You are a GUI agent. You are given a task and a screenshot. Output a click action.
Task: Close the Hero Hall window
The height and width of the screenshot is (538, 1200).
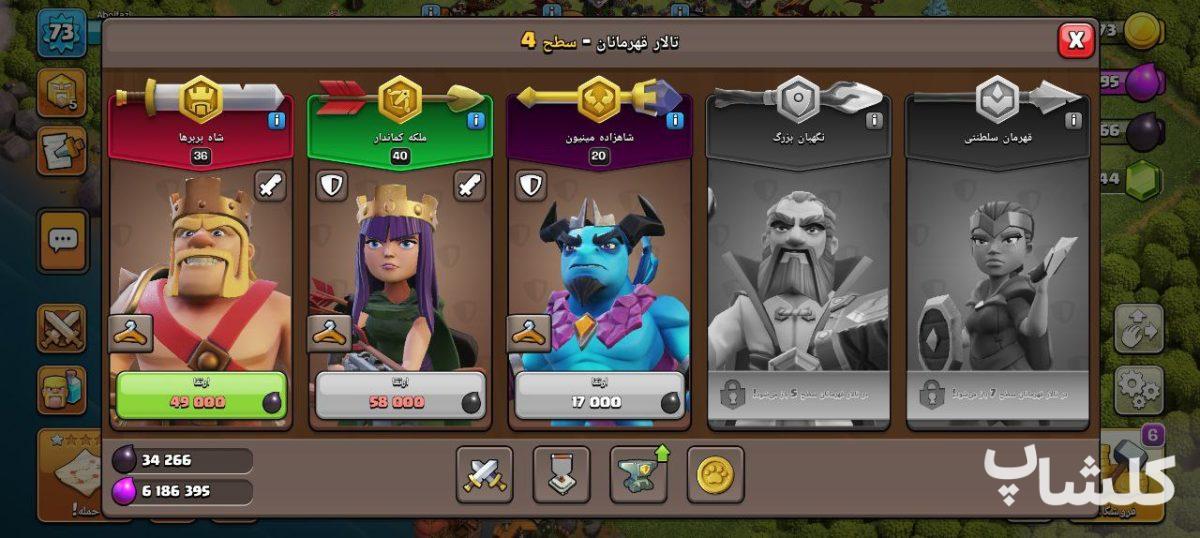pos(1075,41)
